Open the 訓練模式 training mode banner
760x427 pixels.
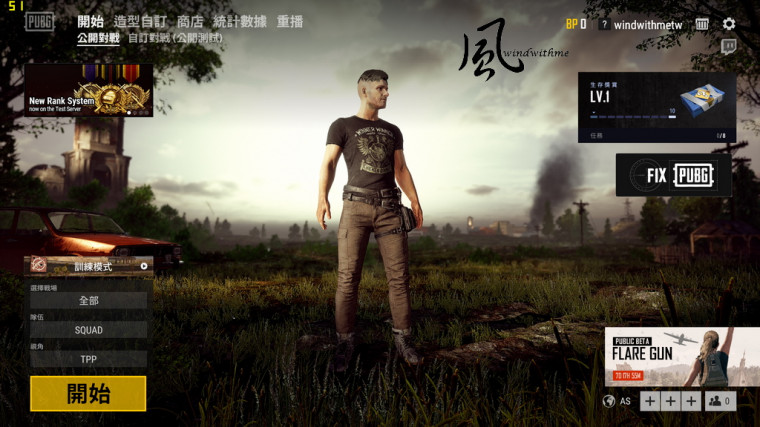pos(89,266)
